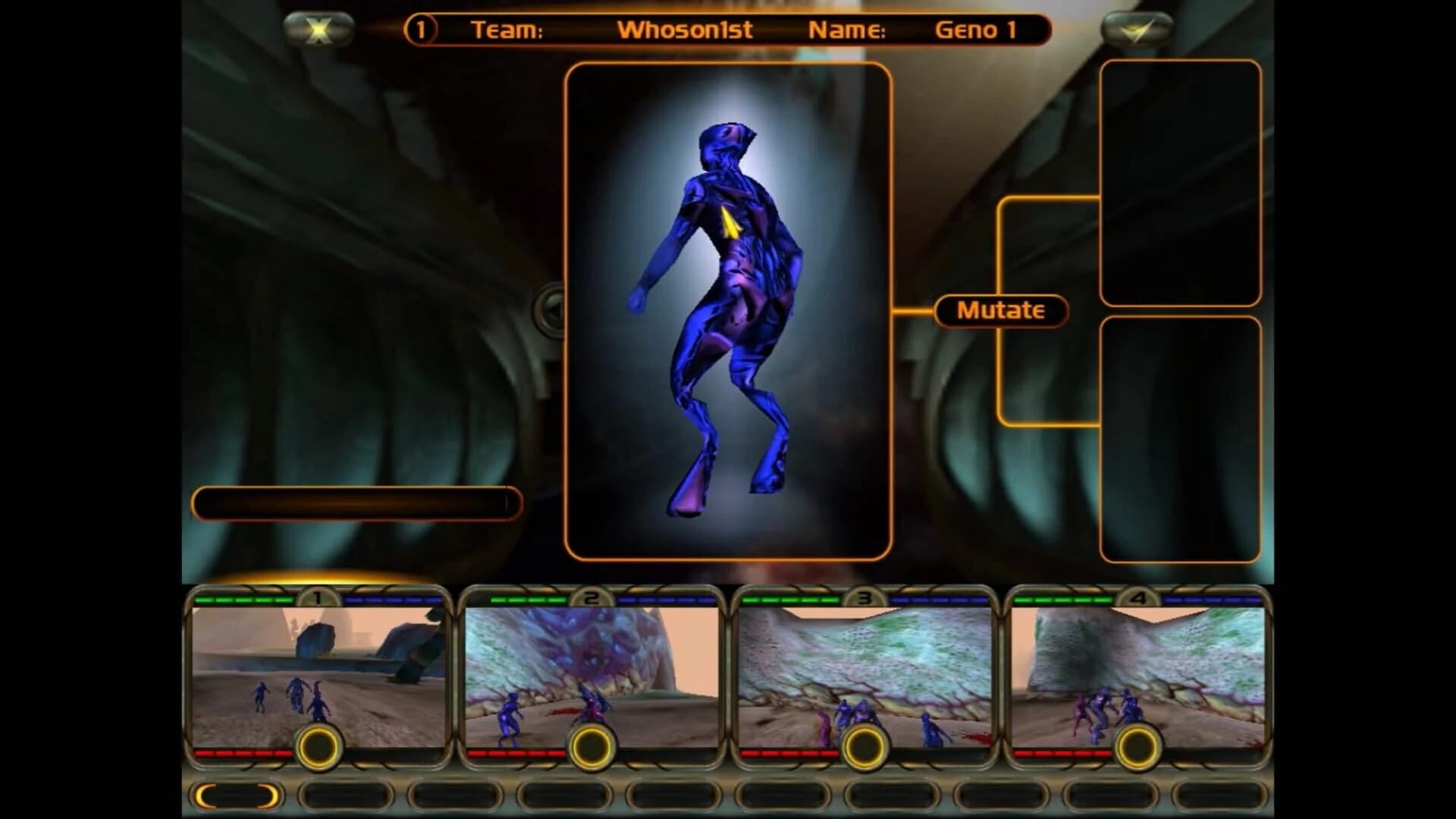
Task: Switch to the Genohunter 2 viewport tab
Action: click(591, 598)
